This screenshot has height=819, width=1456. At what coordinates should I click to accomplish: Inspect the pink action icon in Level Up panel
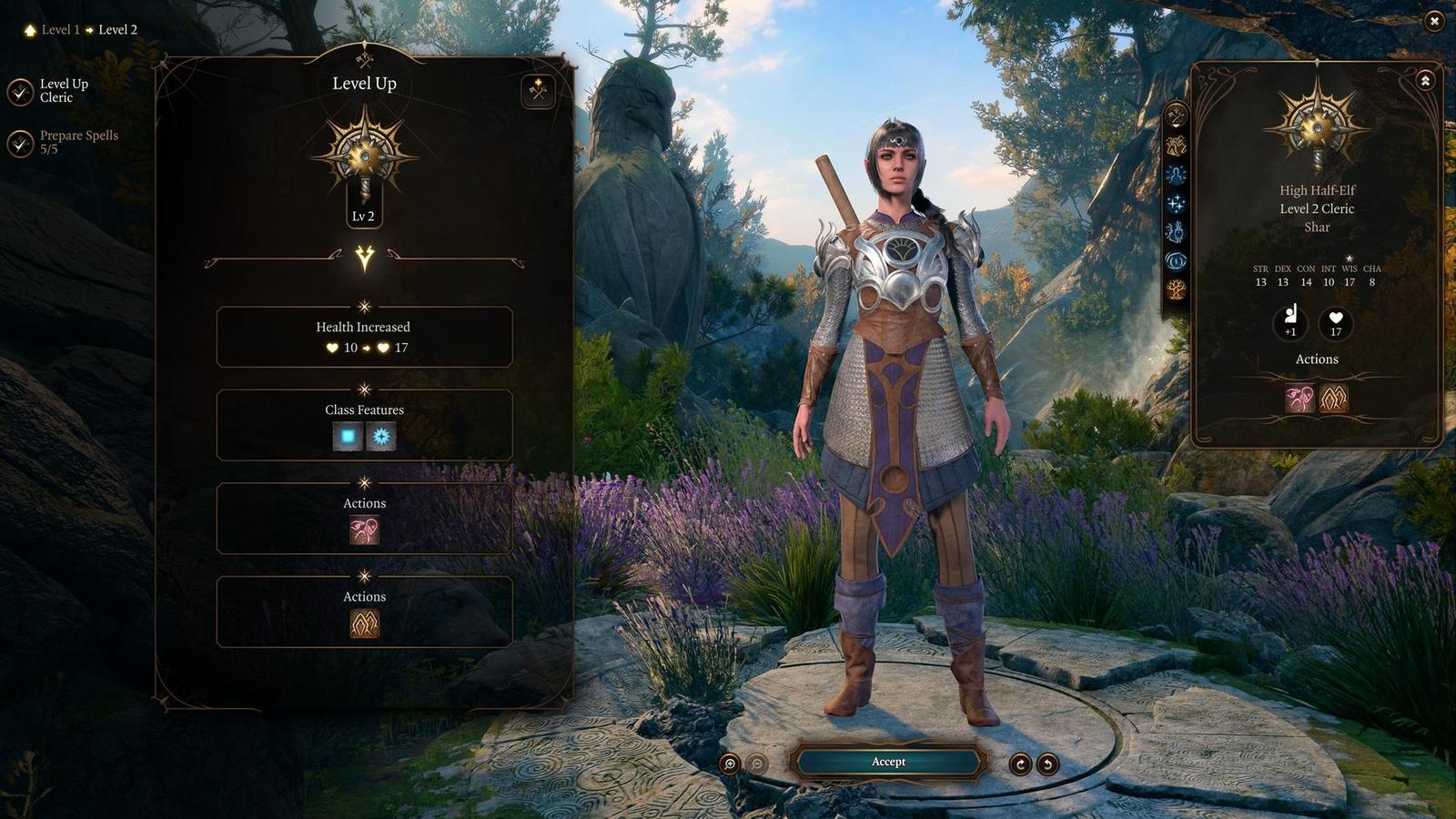(364, 530)
